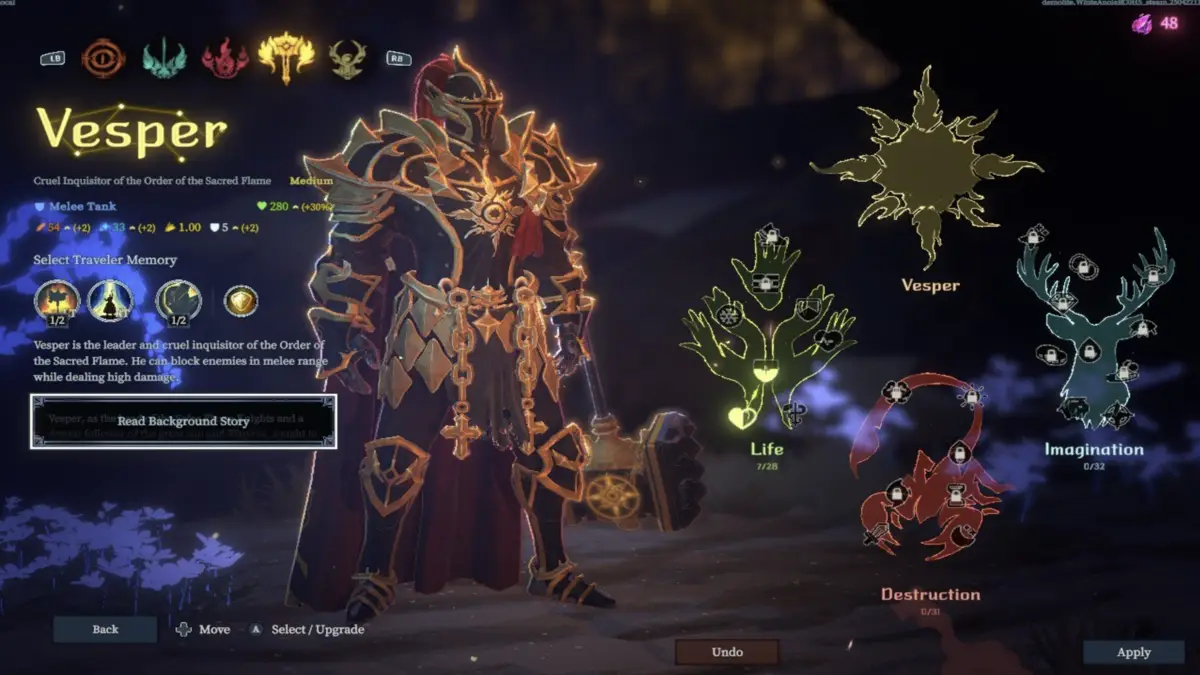Select the orange eye character emblem
Image resolution: width=1200 pixels, height=675 pixels.
point(103,58)
